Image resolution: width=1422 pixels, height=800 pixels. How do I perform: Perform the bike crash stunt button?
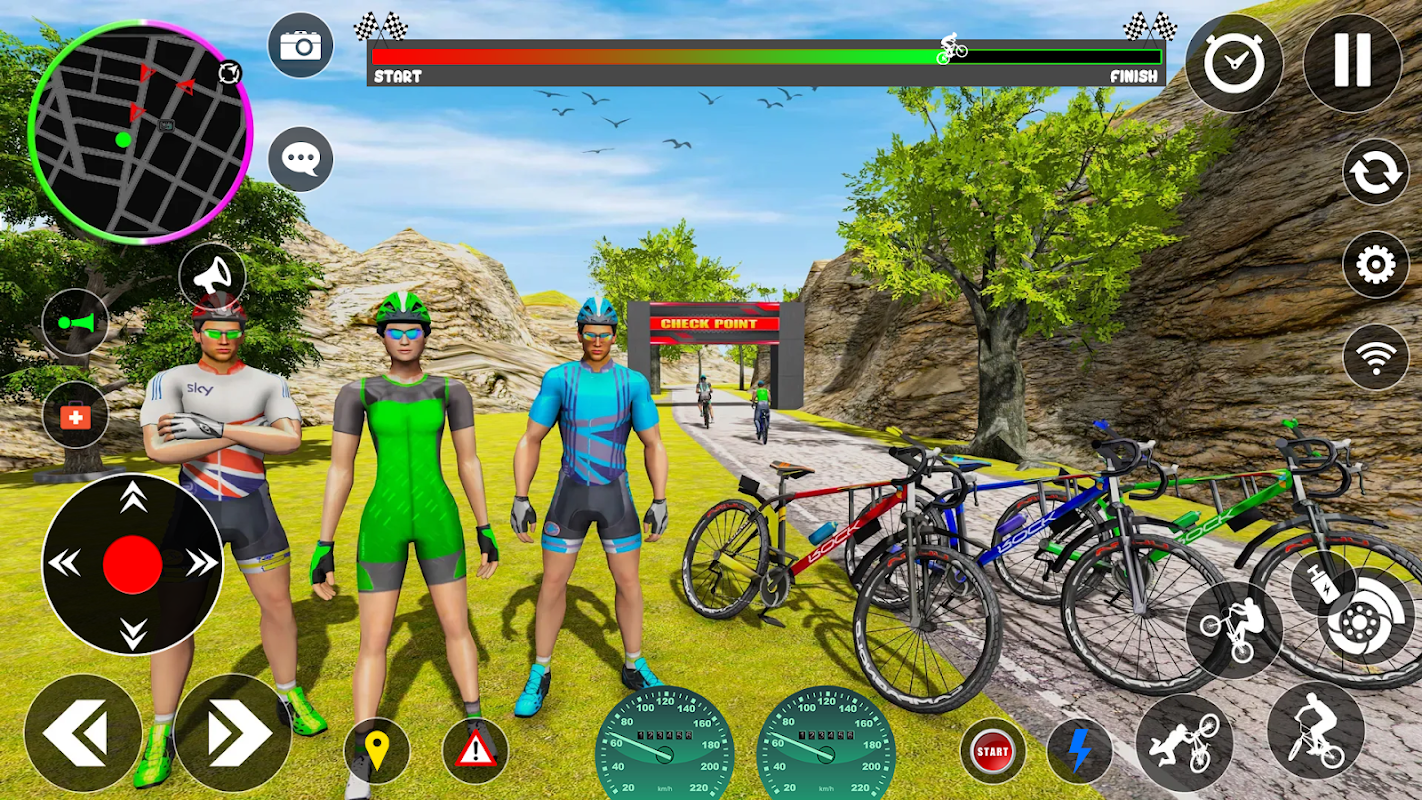pos(1184,742)
